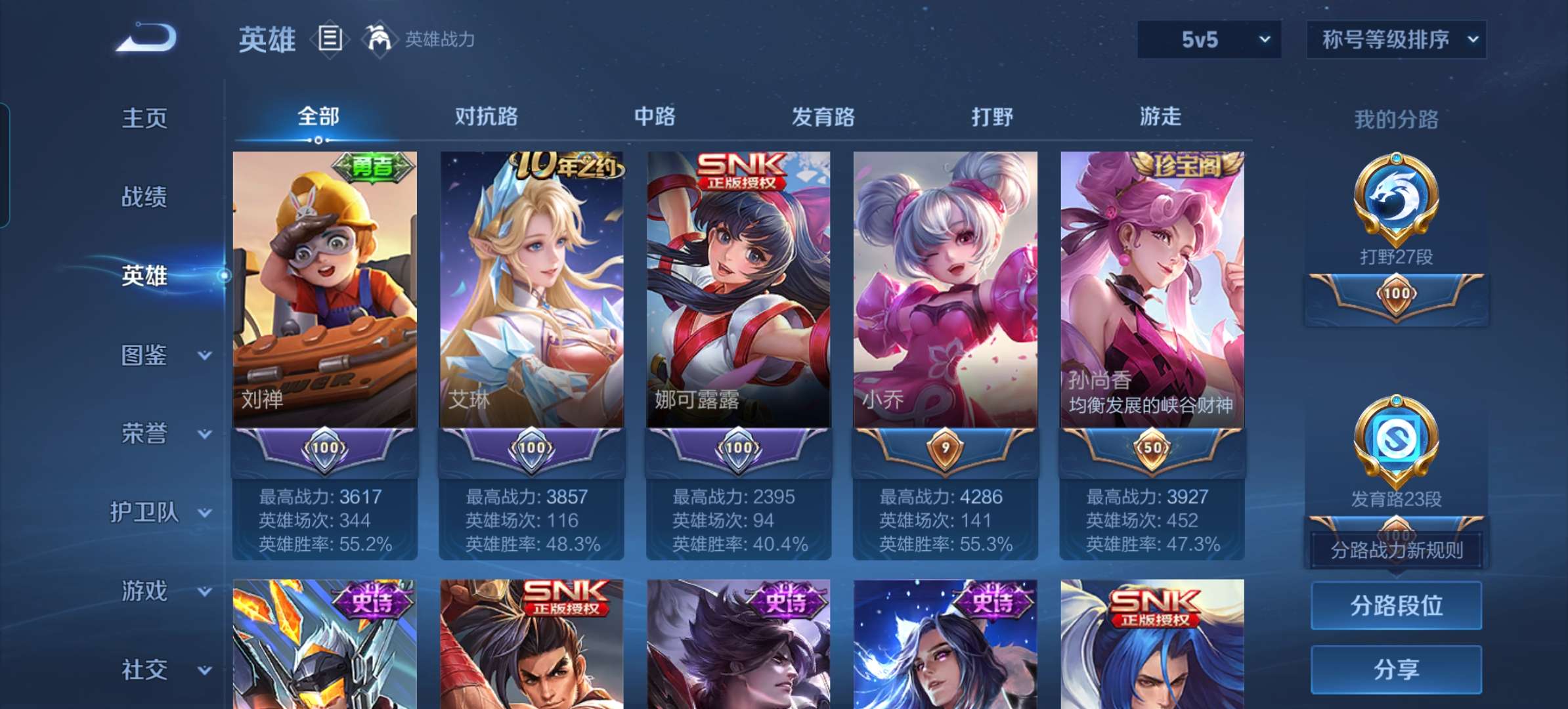Open the 5v5 mode dropdown
1568x709 pixels.
tap(1208, 39)
